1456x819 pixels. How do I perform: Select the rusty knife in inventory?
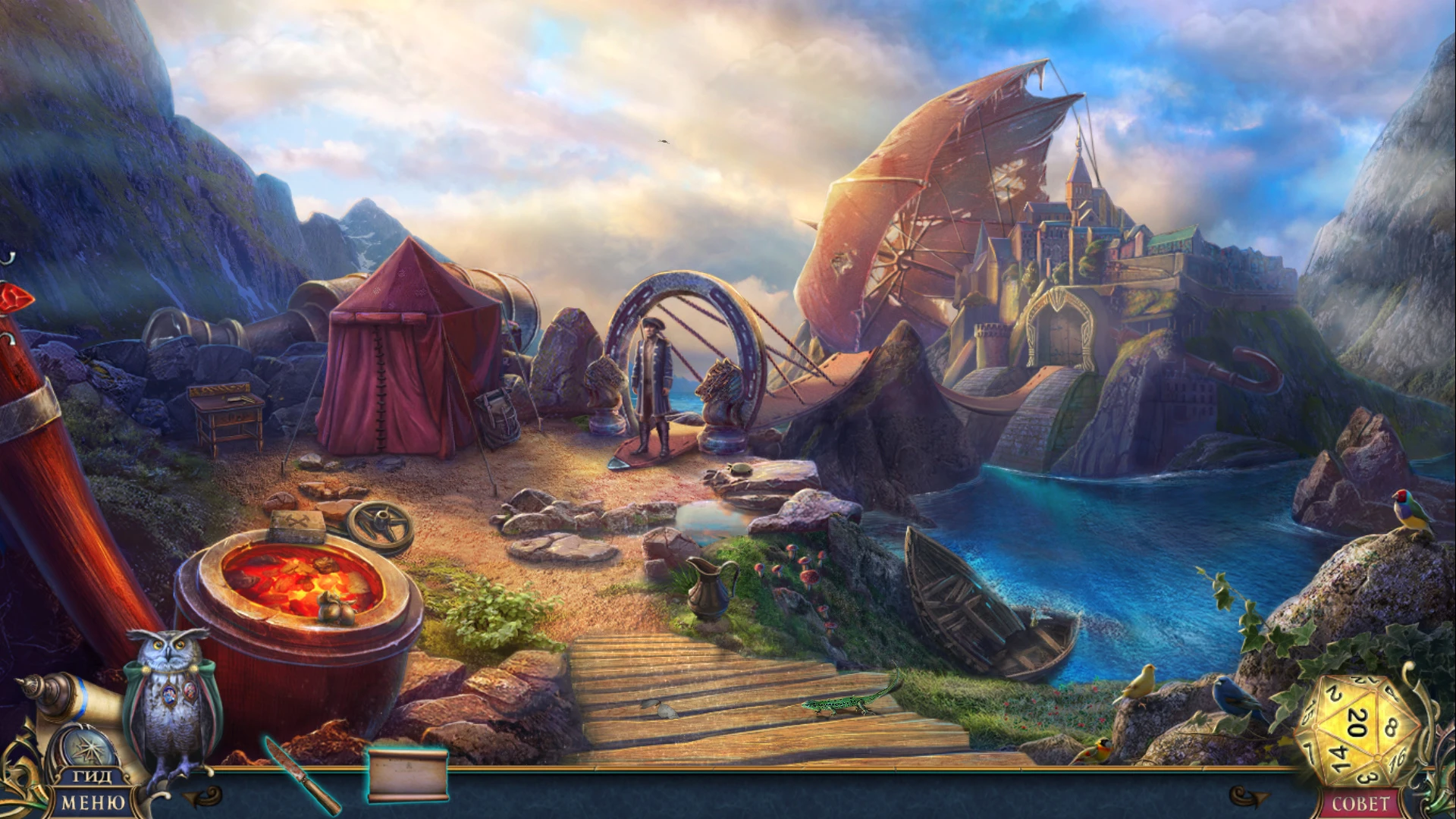point(301,774)
